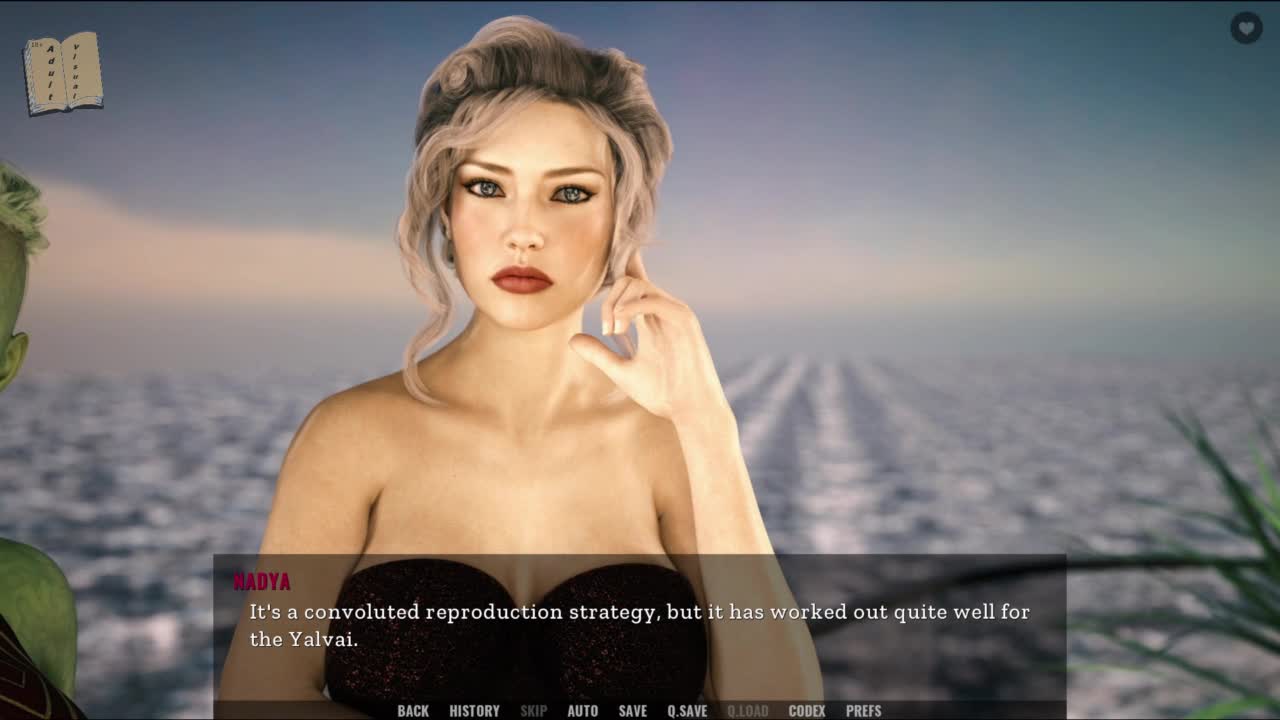Image resolution: width=1280 pixels, height=720 pixels.
Task: Open the dialogue HISTORY log
Action: tap(474, 711)
